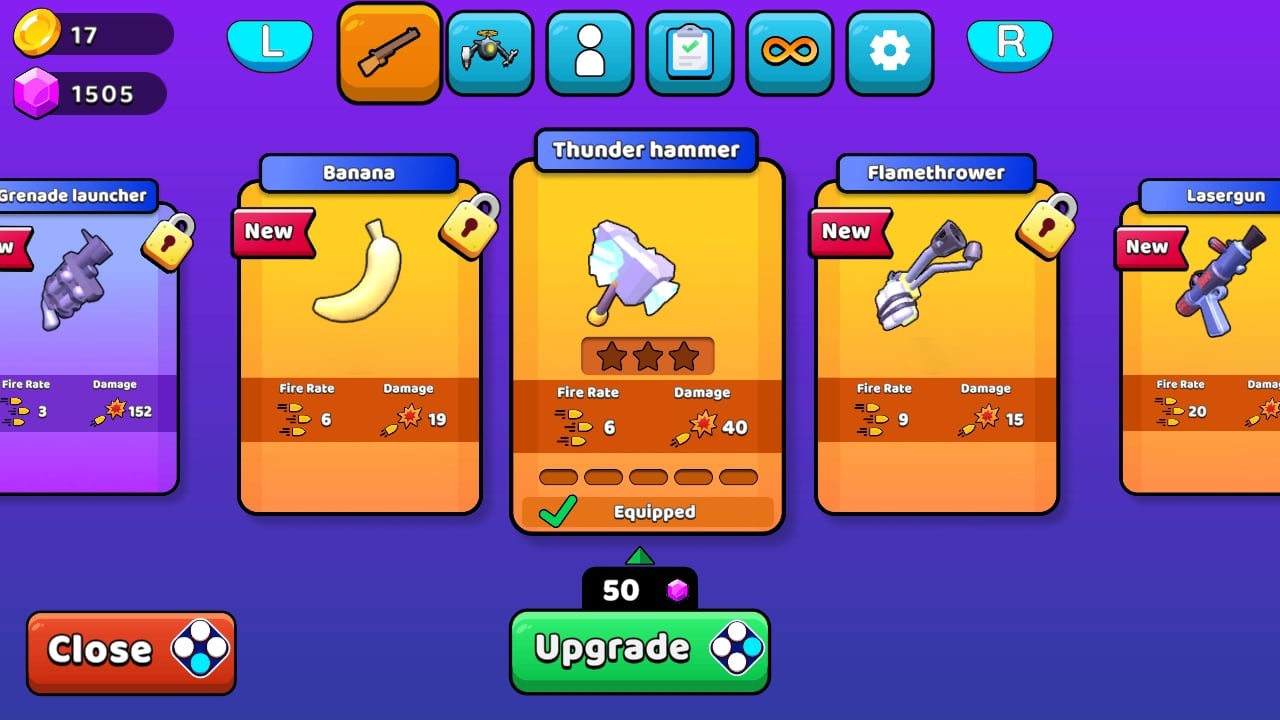
Task: Click the lock icon on the Banana card
Action: (466, 225)
